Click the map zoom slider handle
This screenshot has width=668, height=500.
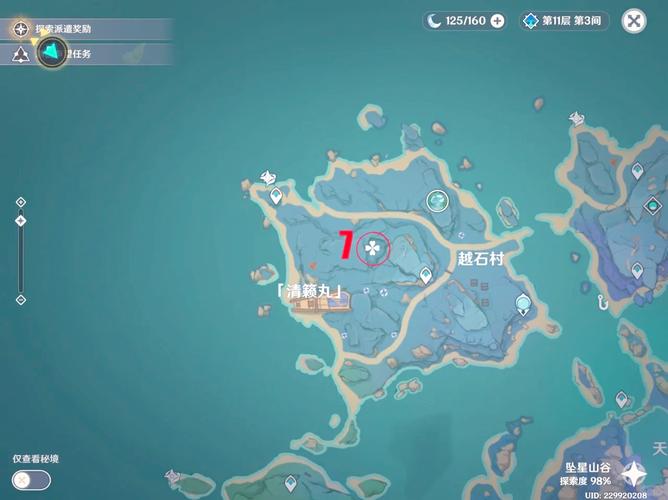click(x=21, y=220)
